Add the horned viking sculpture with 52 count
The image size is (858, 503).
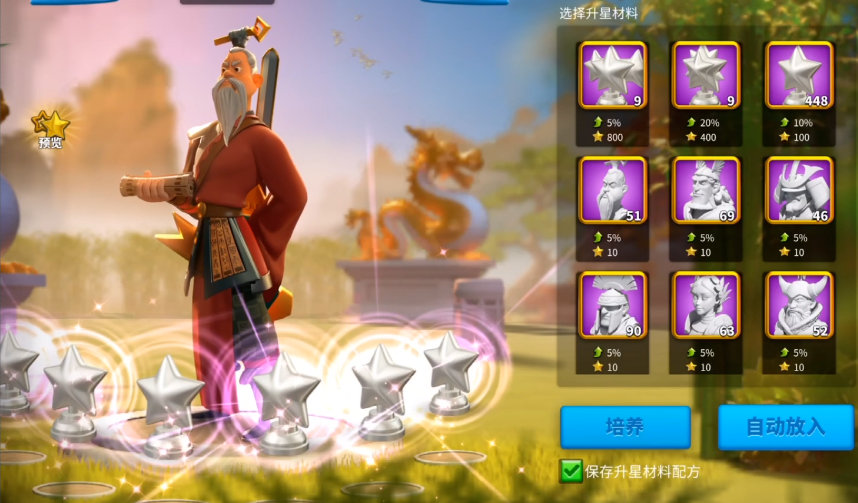point(798,305)
